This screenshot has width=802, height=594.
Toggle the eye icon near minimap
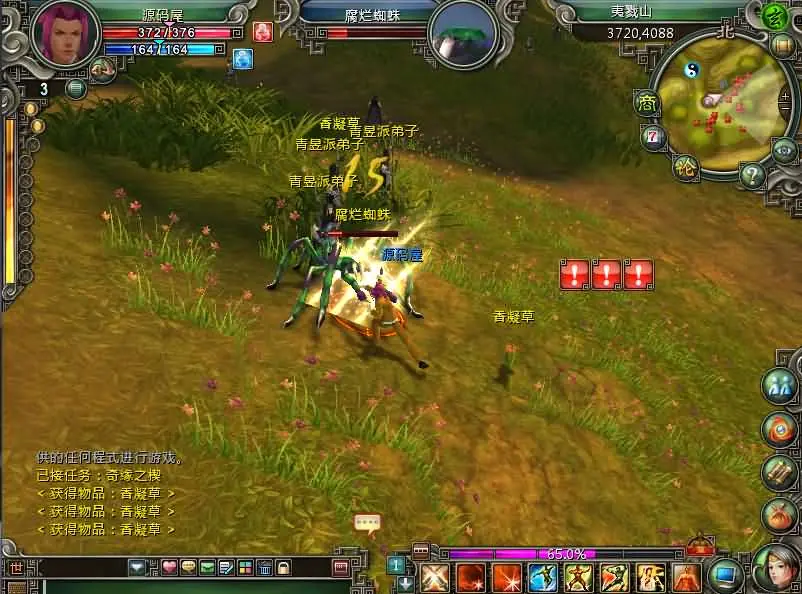[x=786, y=151]
